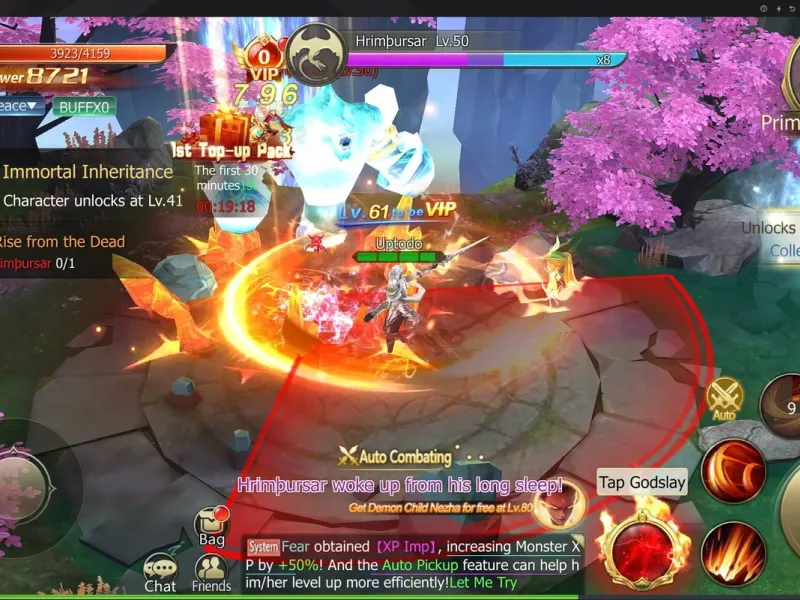This screenshot has width=800, height=600.
Task: Open the Bag inventory
Action: click(211, 525)
